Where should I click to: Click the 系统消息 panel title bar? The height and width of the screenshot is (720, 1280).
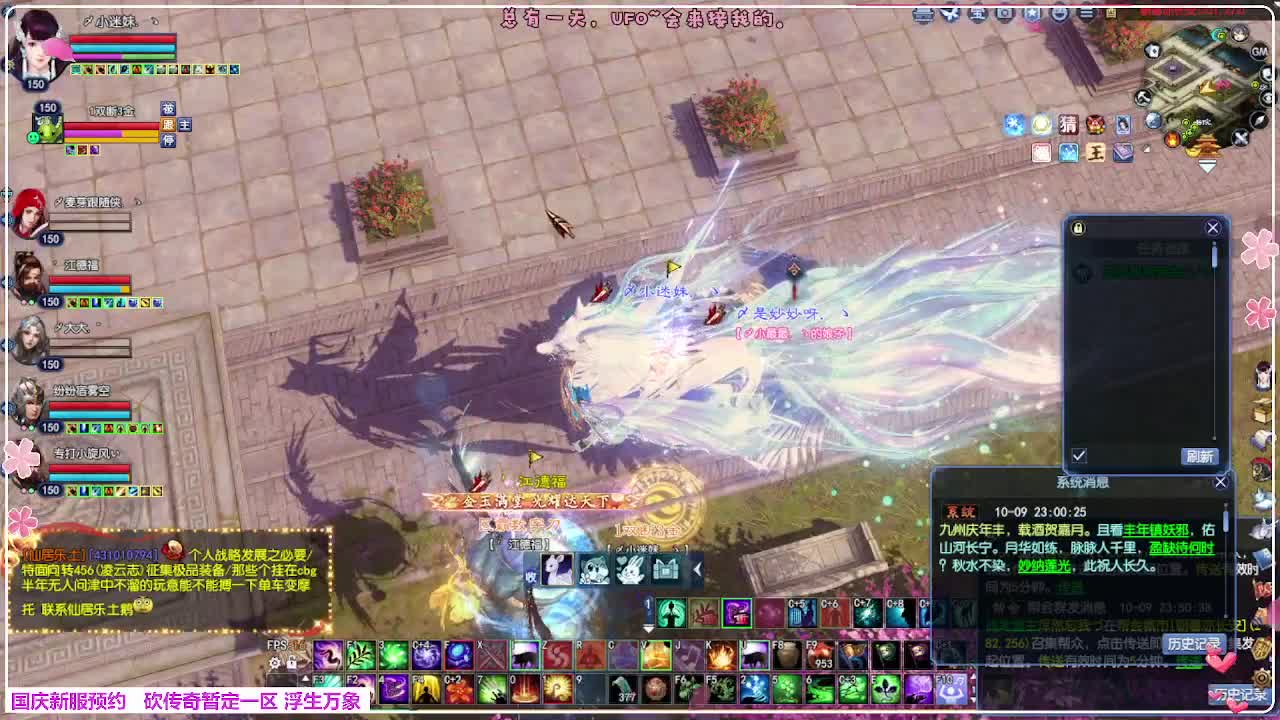click(1082, 482)
